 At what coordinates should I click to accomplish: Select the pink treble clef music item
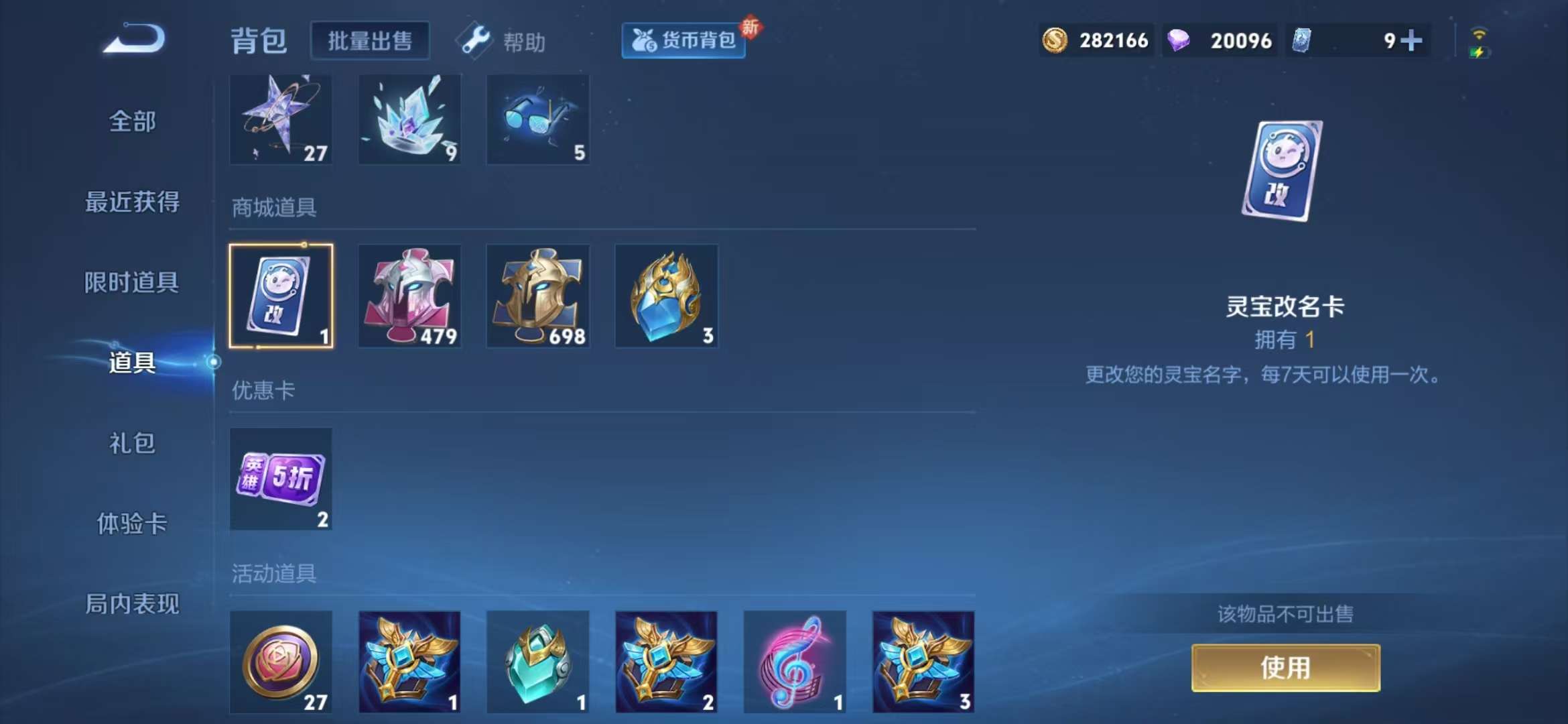click(x=795, y=662)
